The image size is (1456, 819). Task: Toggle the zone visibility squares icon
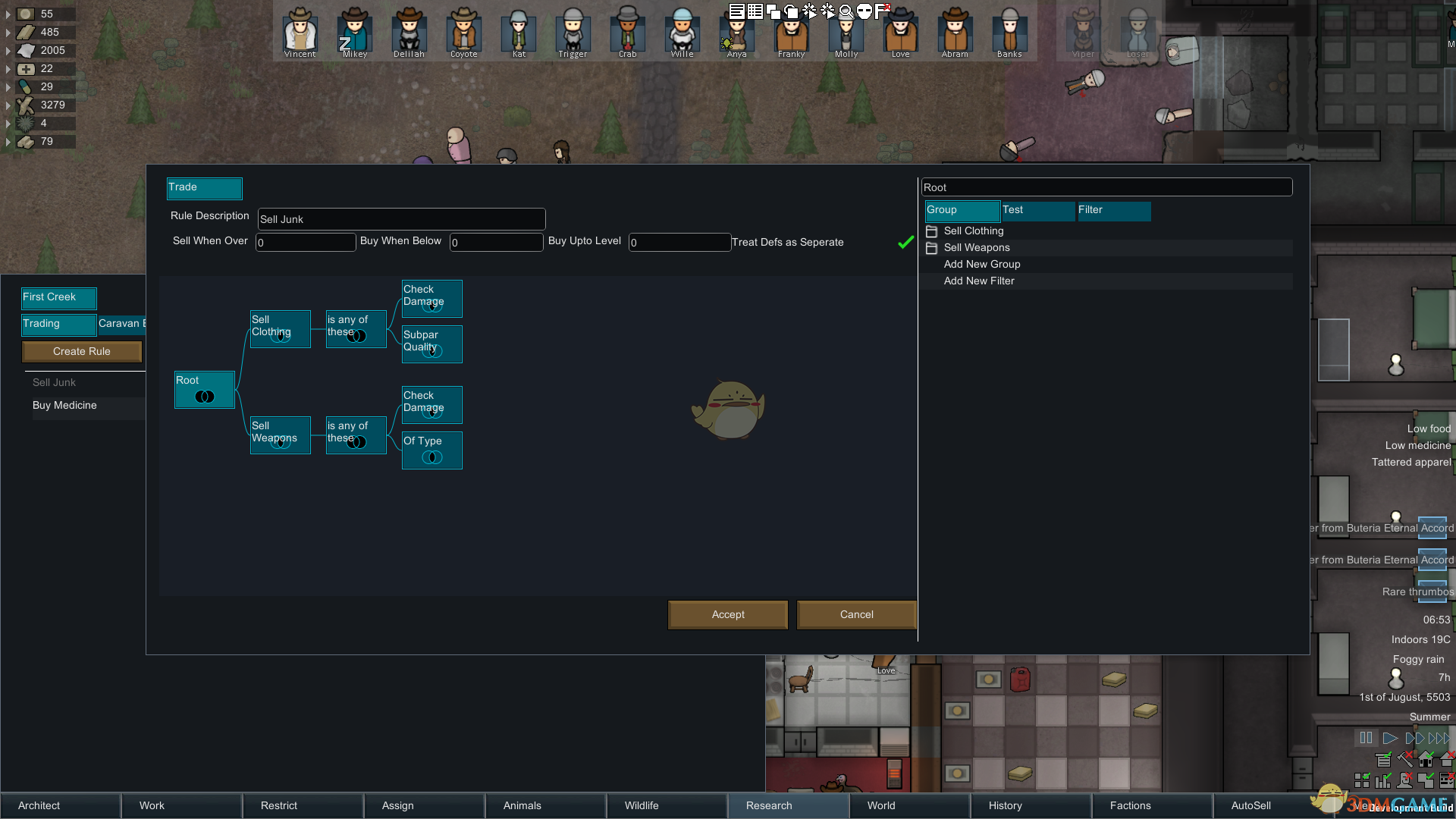pos(1362,781)
